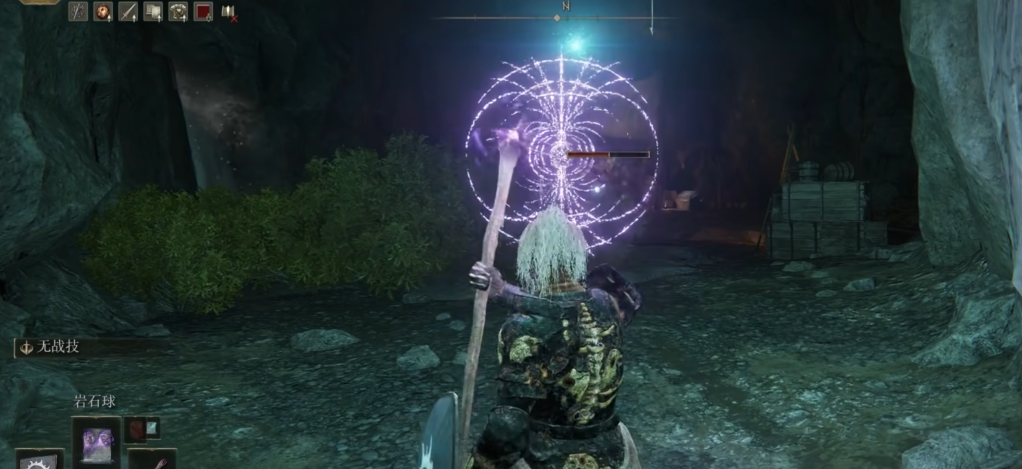The image size is (1022, 469).
Task: Click the small queued spell icons
Action: coord(141,428)
